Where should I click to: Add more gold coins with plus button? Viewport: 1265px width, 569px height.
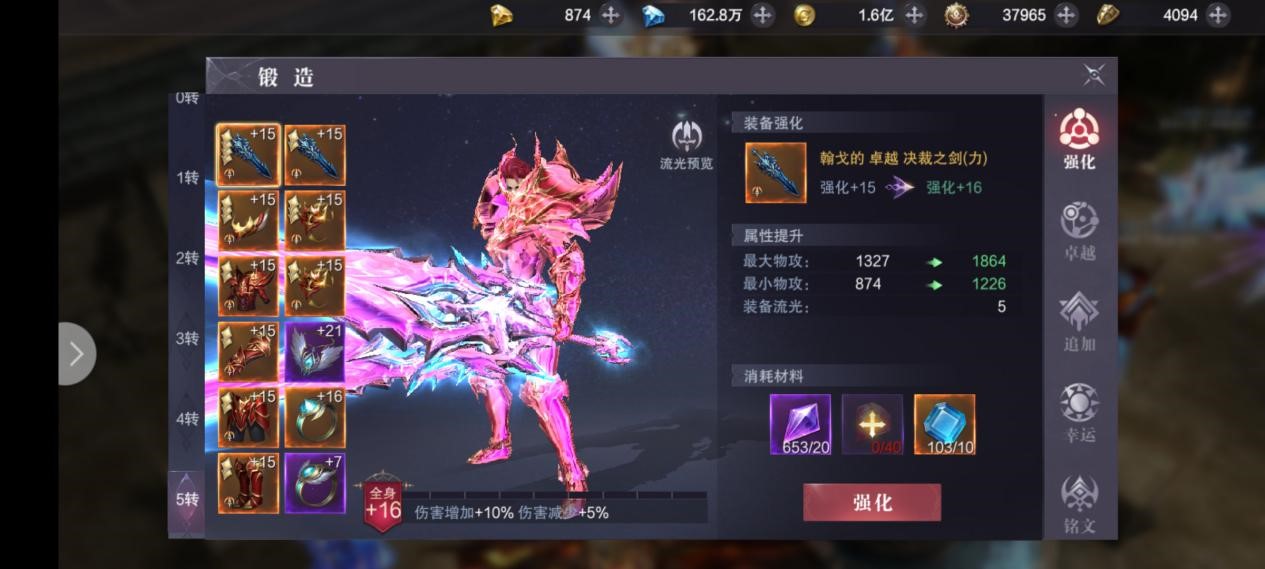(x=914, y=15)
